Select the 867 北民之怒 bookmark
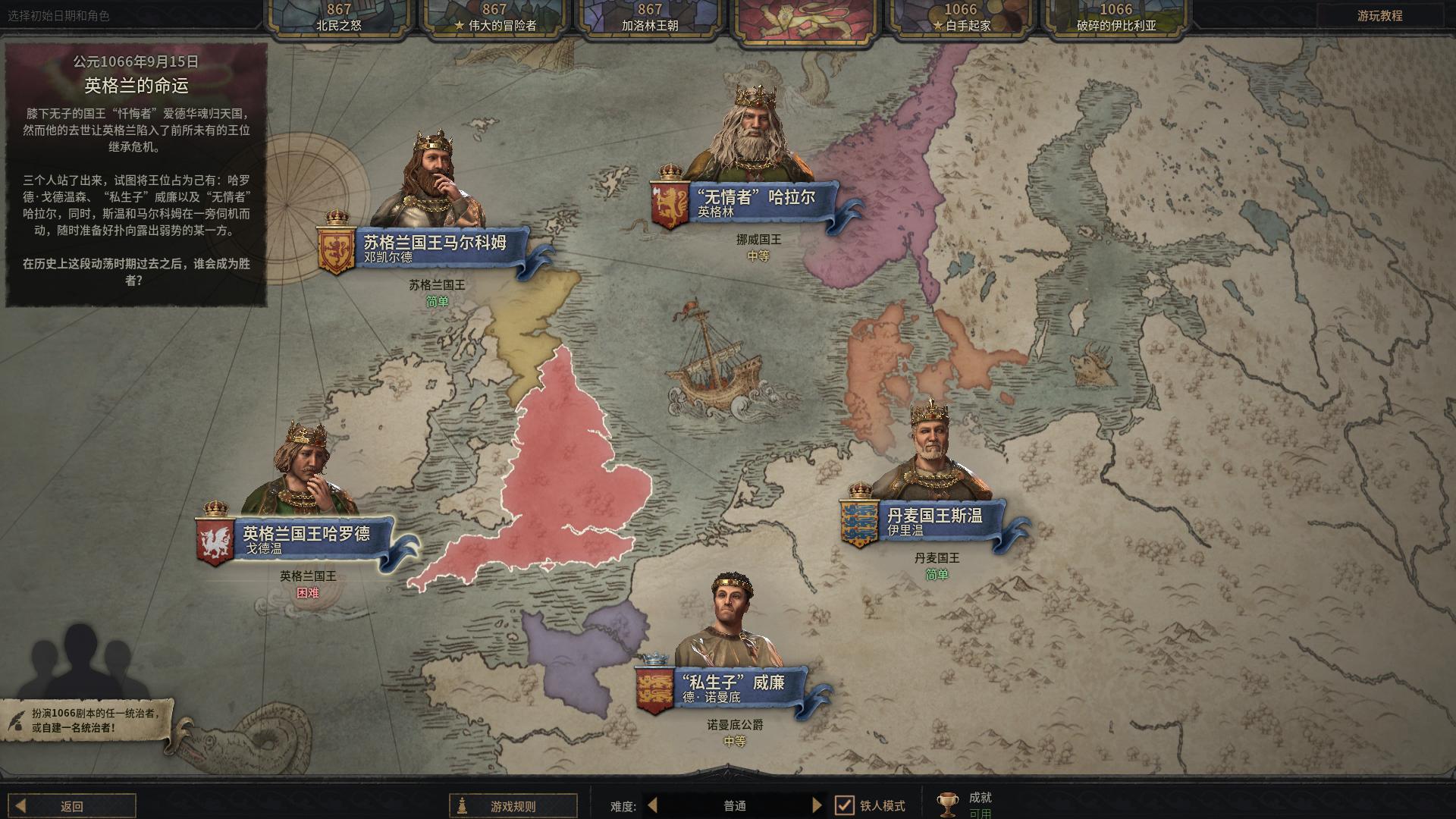The image size is (1456, 819). pyautogui.click(x=338, y=17)
